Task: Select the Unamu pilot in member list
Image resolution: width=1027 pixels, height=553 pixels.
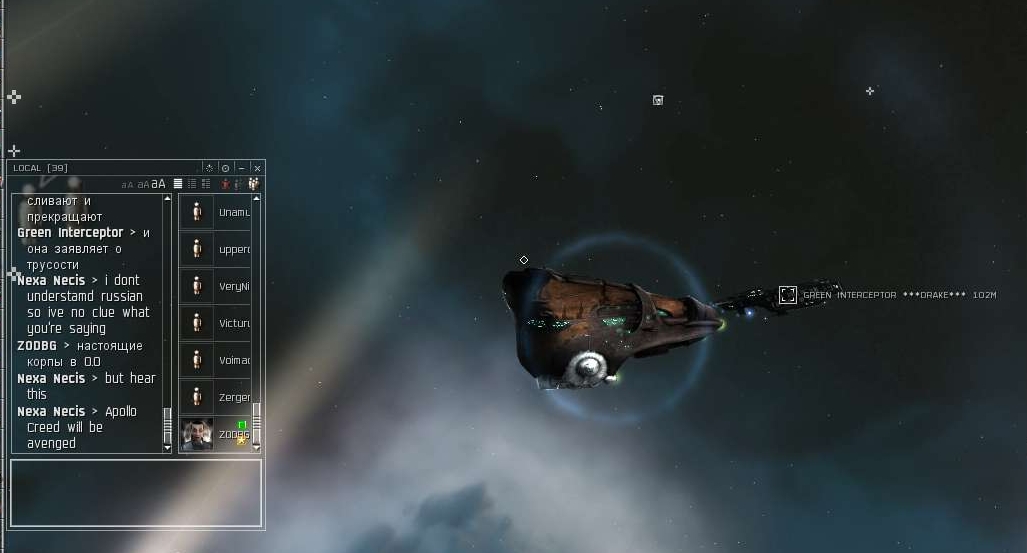Action: [x=215, y=212]
